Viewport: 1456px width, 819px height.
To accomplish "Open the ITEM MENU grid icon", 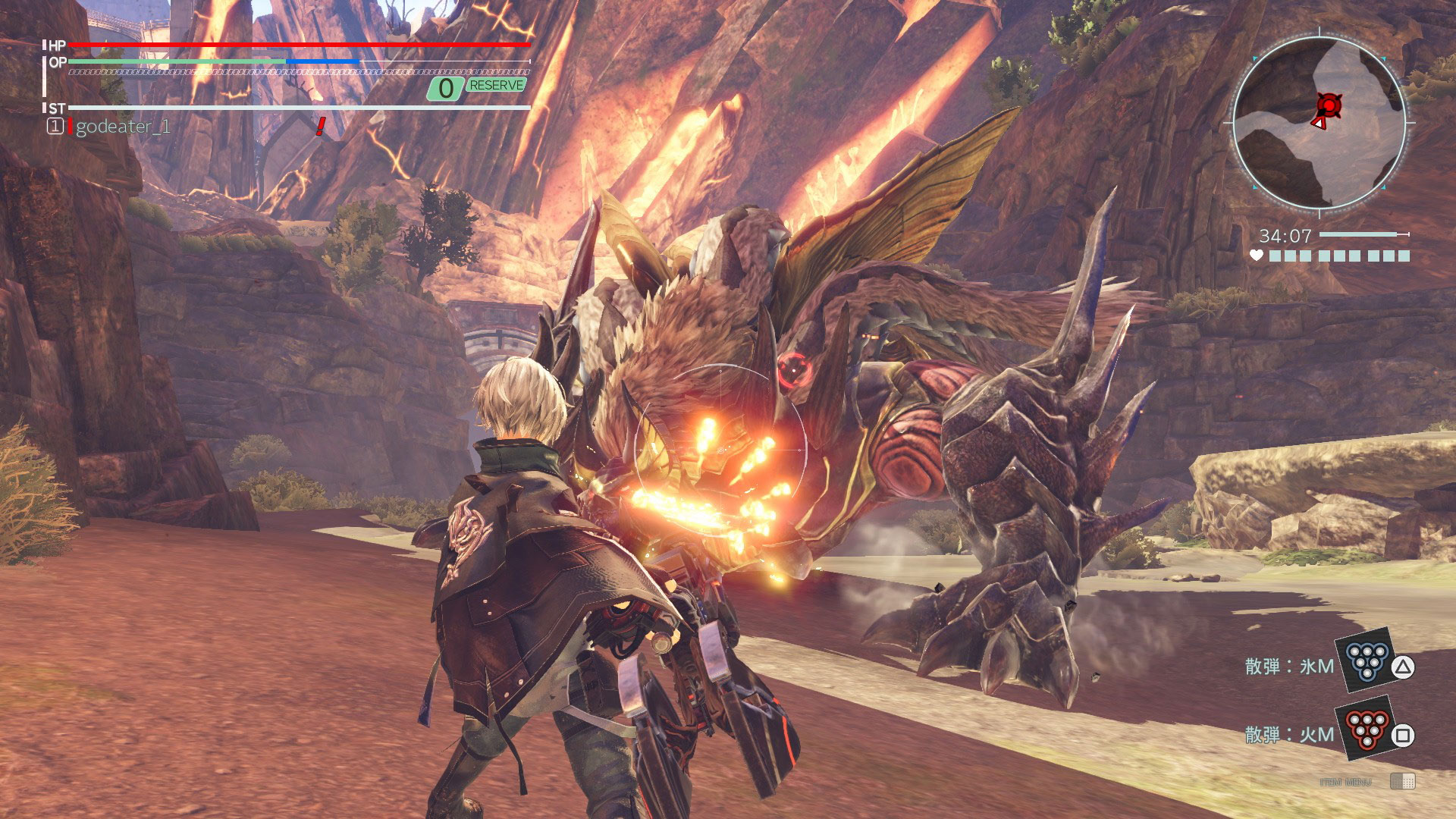I will [x=1402, y=781].
